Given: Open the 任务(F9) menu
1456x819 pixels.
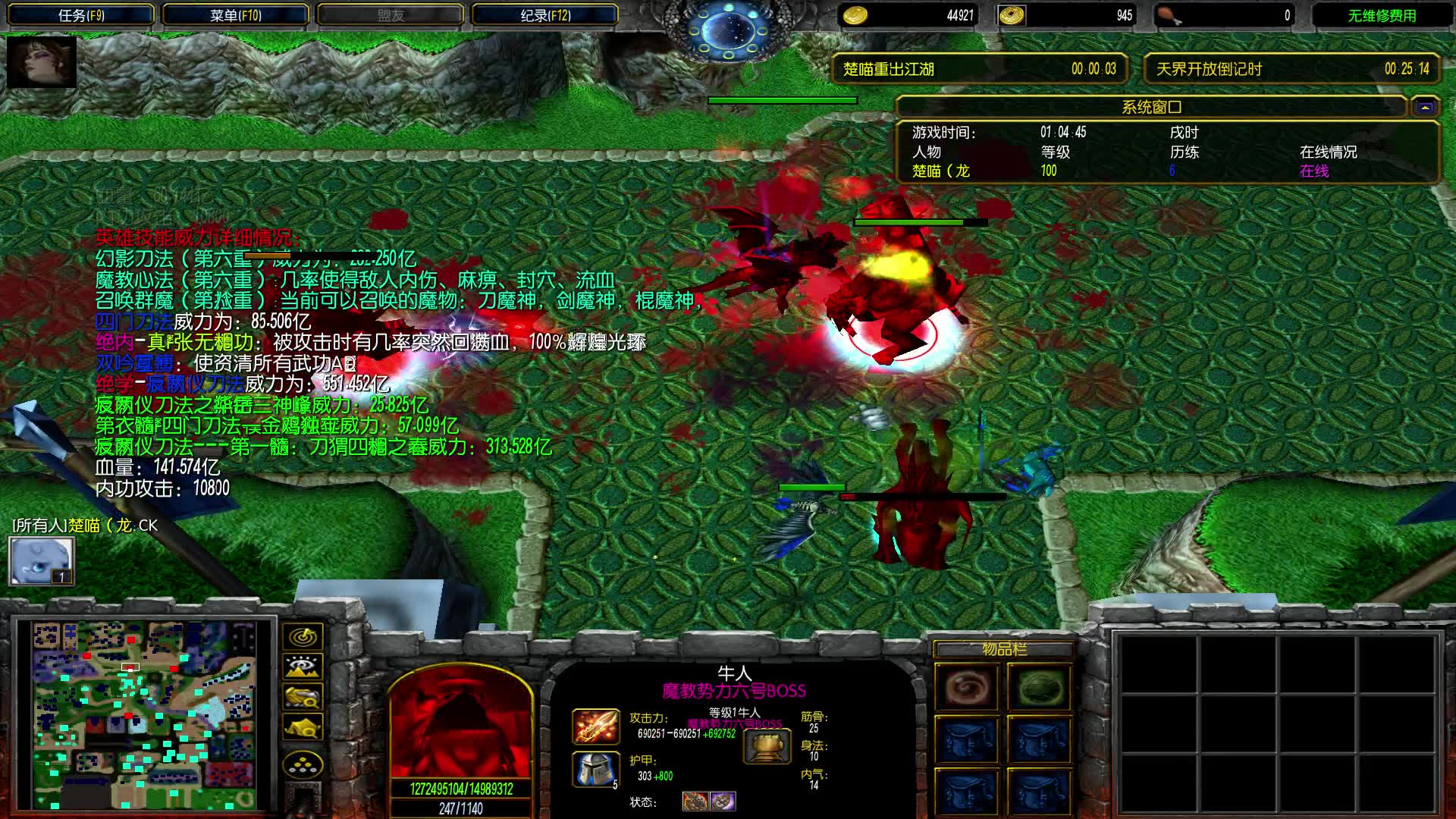Looking at the screenshot, I should click(x=80, y=14).
